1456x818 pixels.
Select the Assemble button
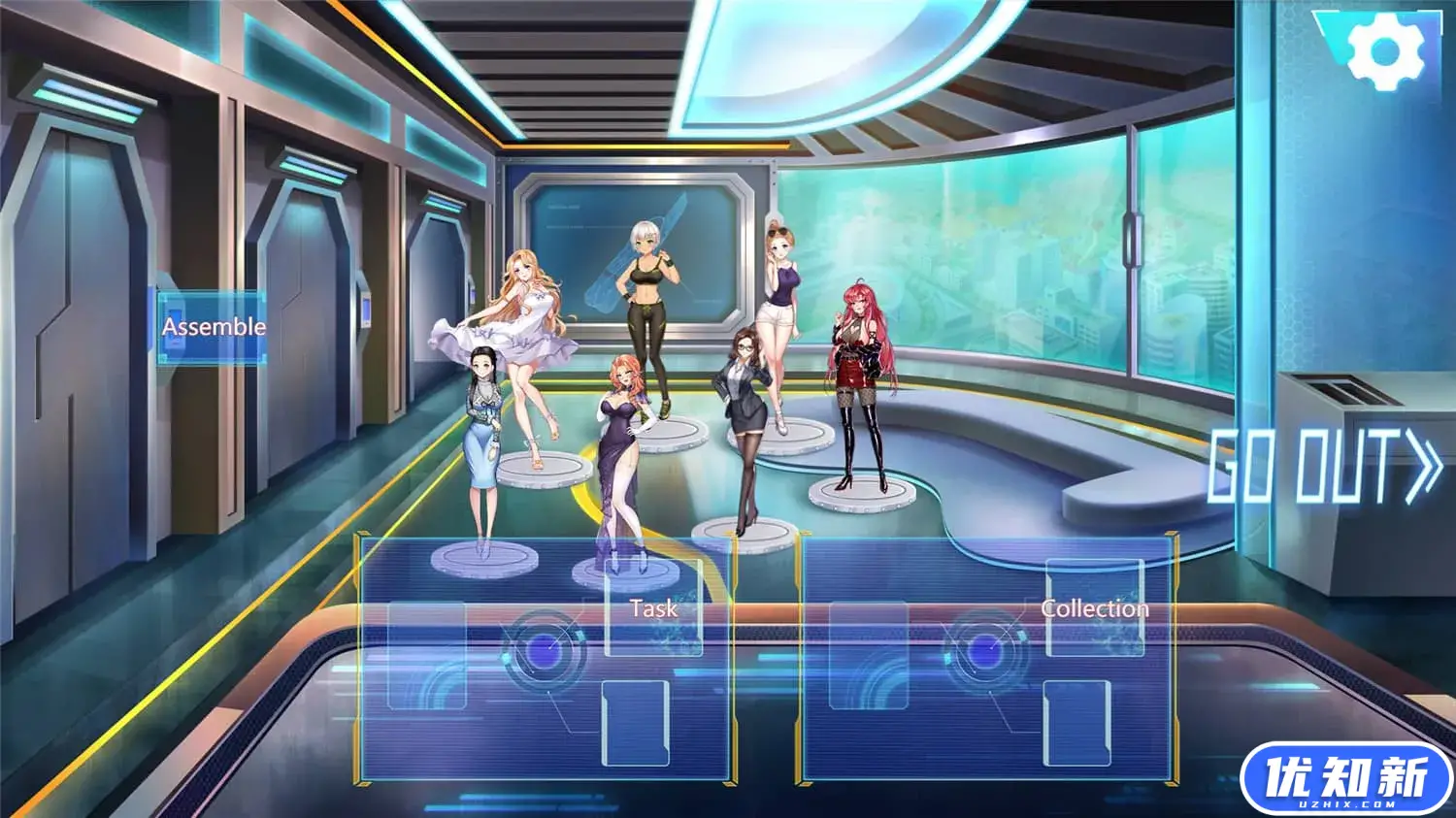213,327
